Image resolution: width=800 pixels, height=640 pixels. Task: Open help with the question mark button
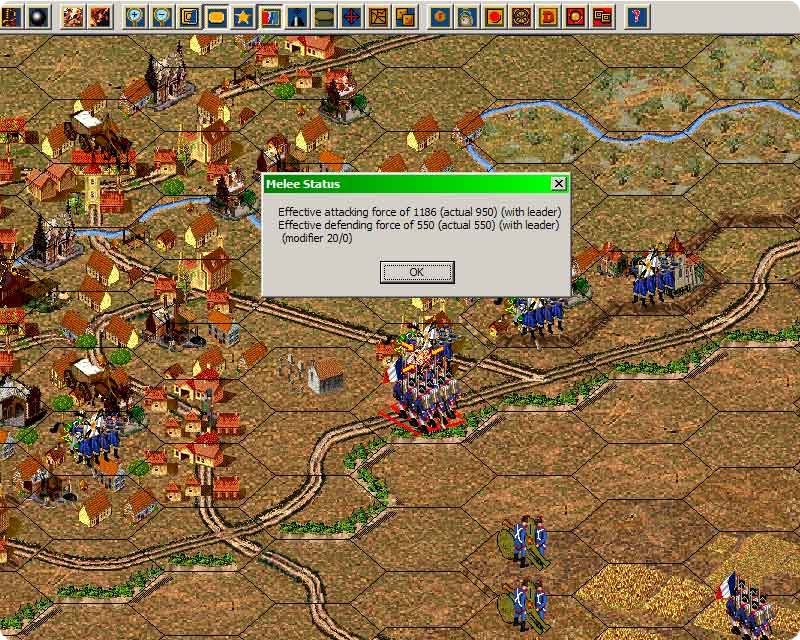[x=638, y=16]
